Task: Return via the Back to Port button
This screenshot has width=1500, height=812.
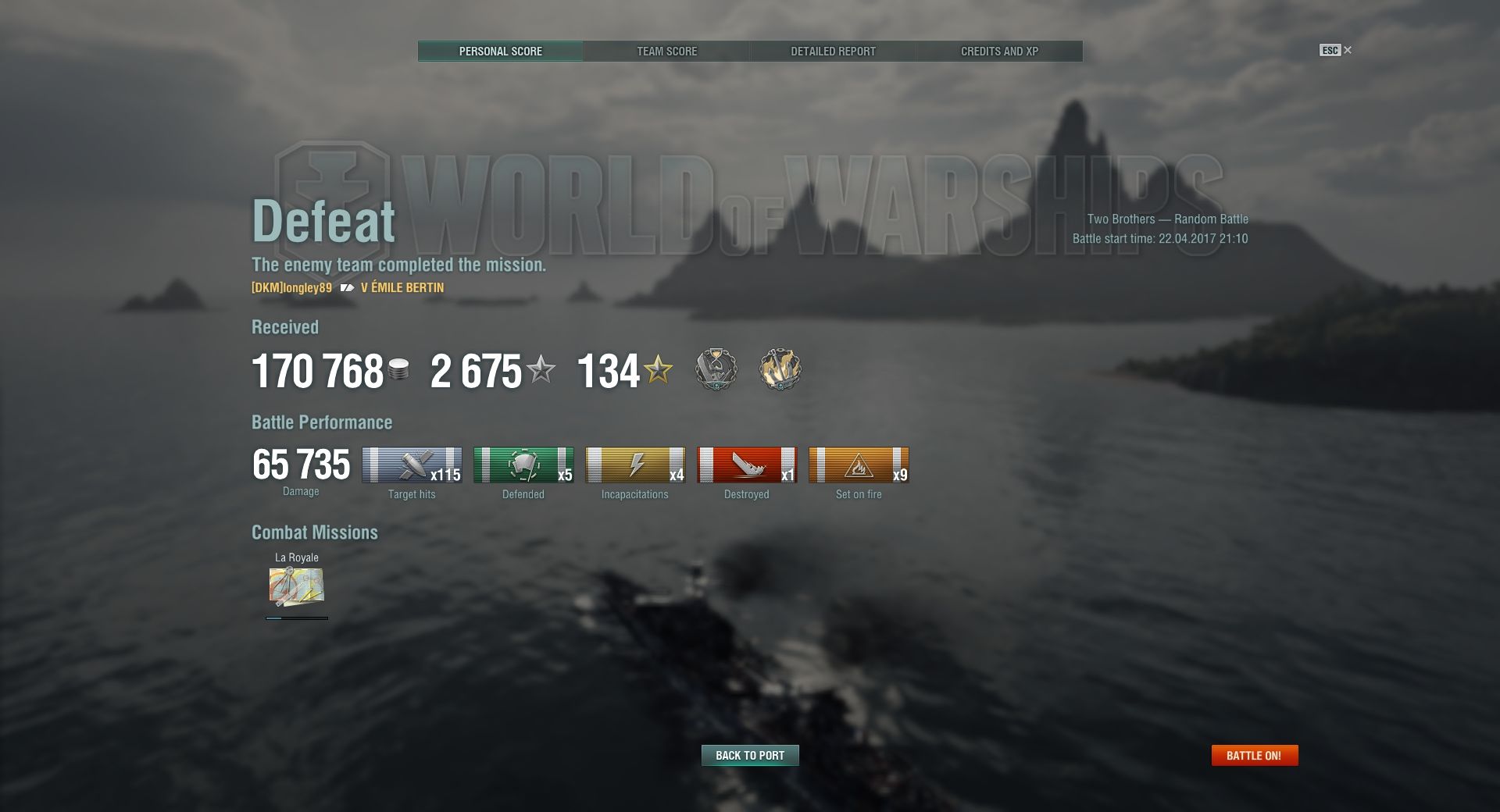Action: pyautogui.click(x=750, y=755)
